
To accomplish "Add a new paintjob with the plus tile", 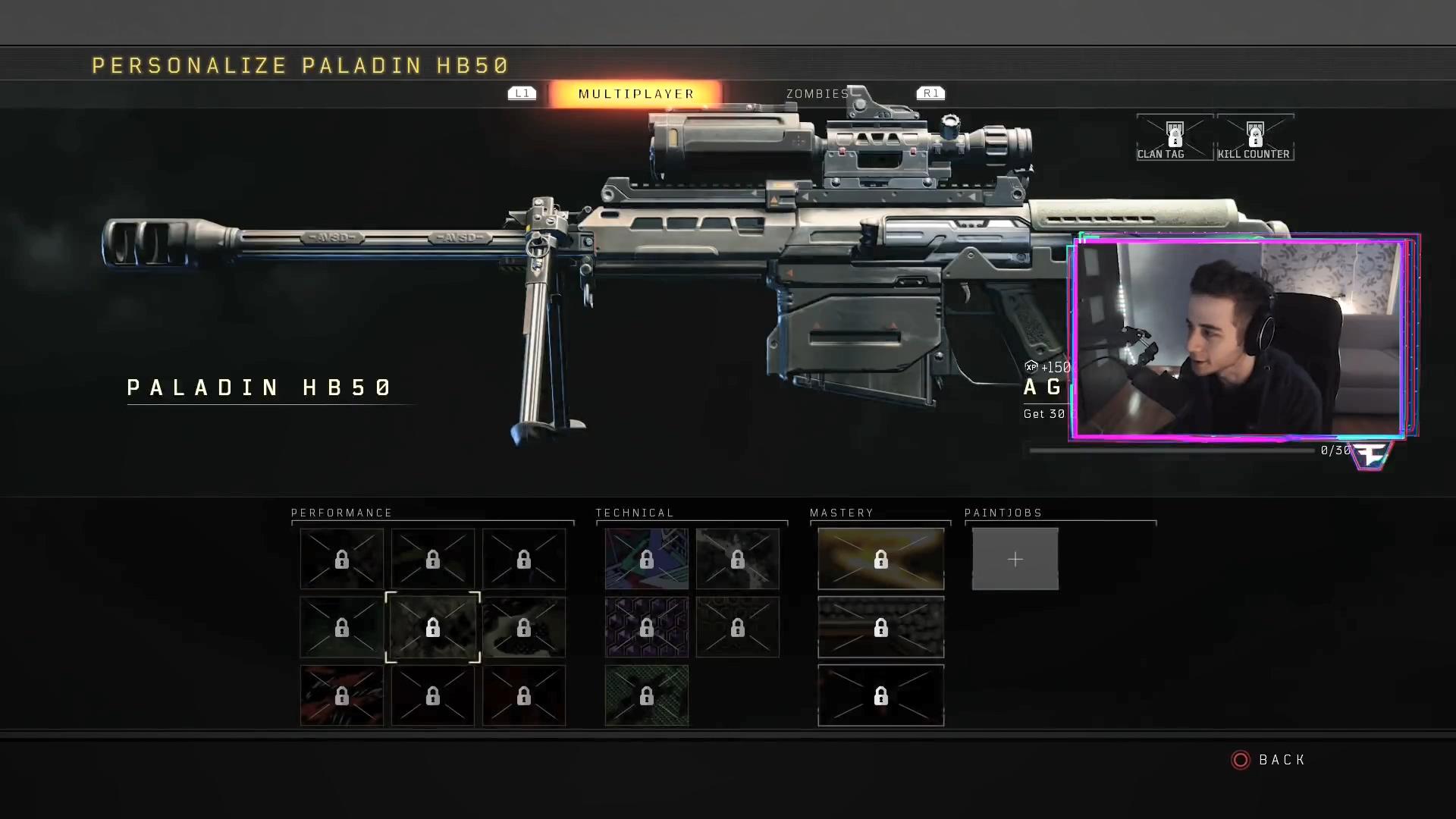I will pos(1015,560).
